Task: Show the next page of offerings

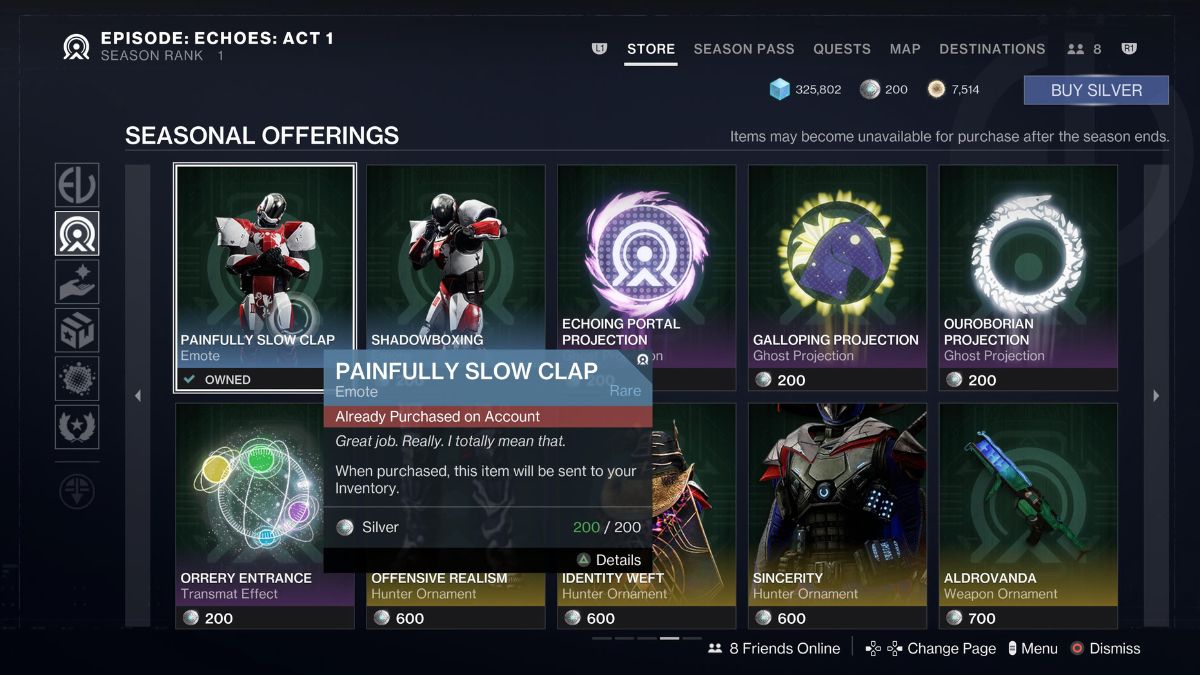Action: [x=1156, y=396]
